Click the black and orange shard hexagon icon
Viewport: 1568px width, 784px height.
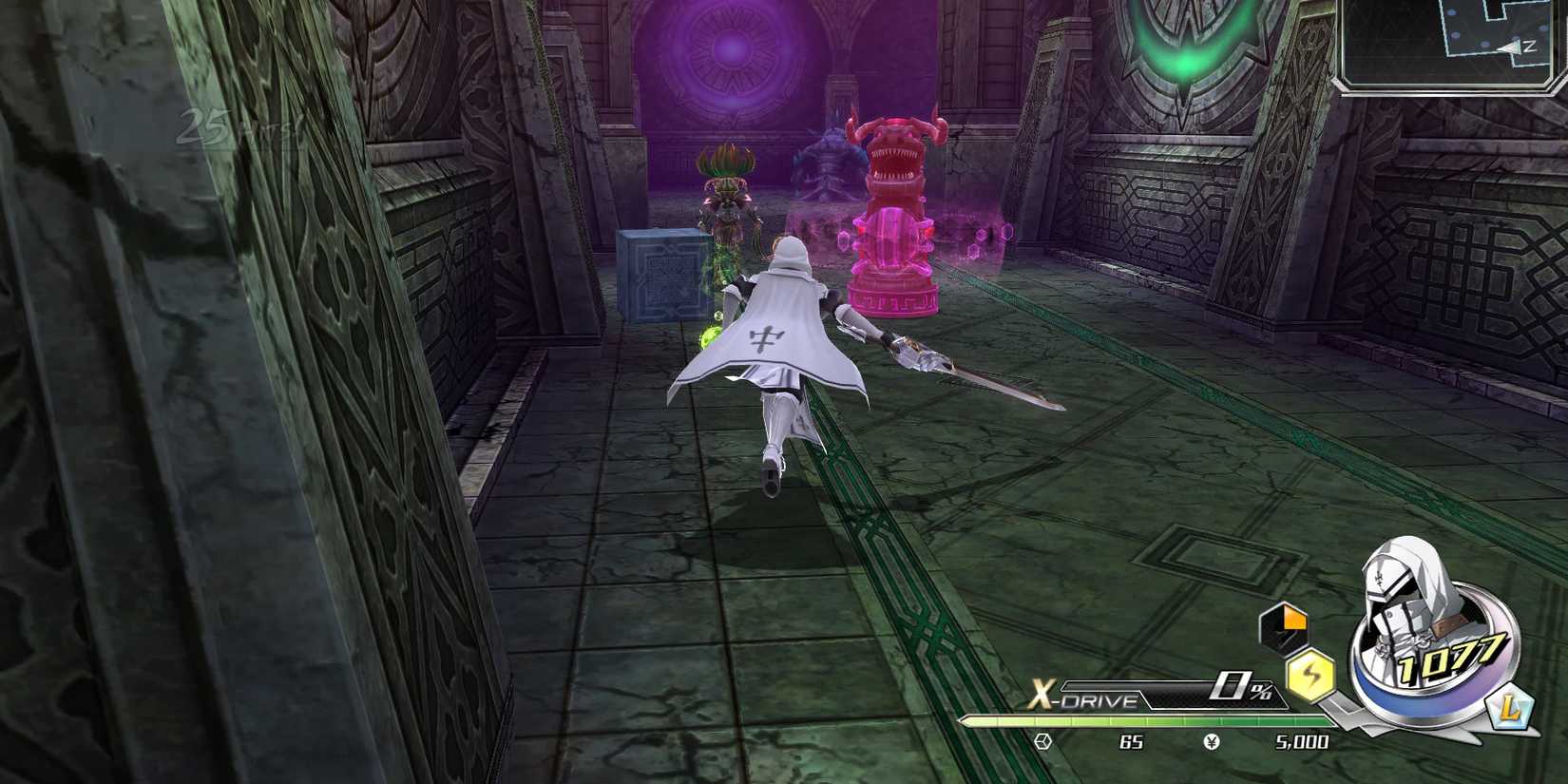click(x=1285, y=629)
